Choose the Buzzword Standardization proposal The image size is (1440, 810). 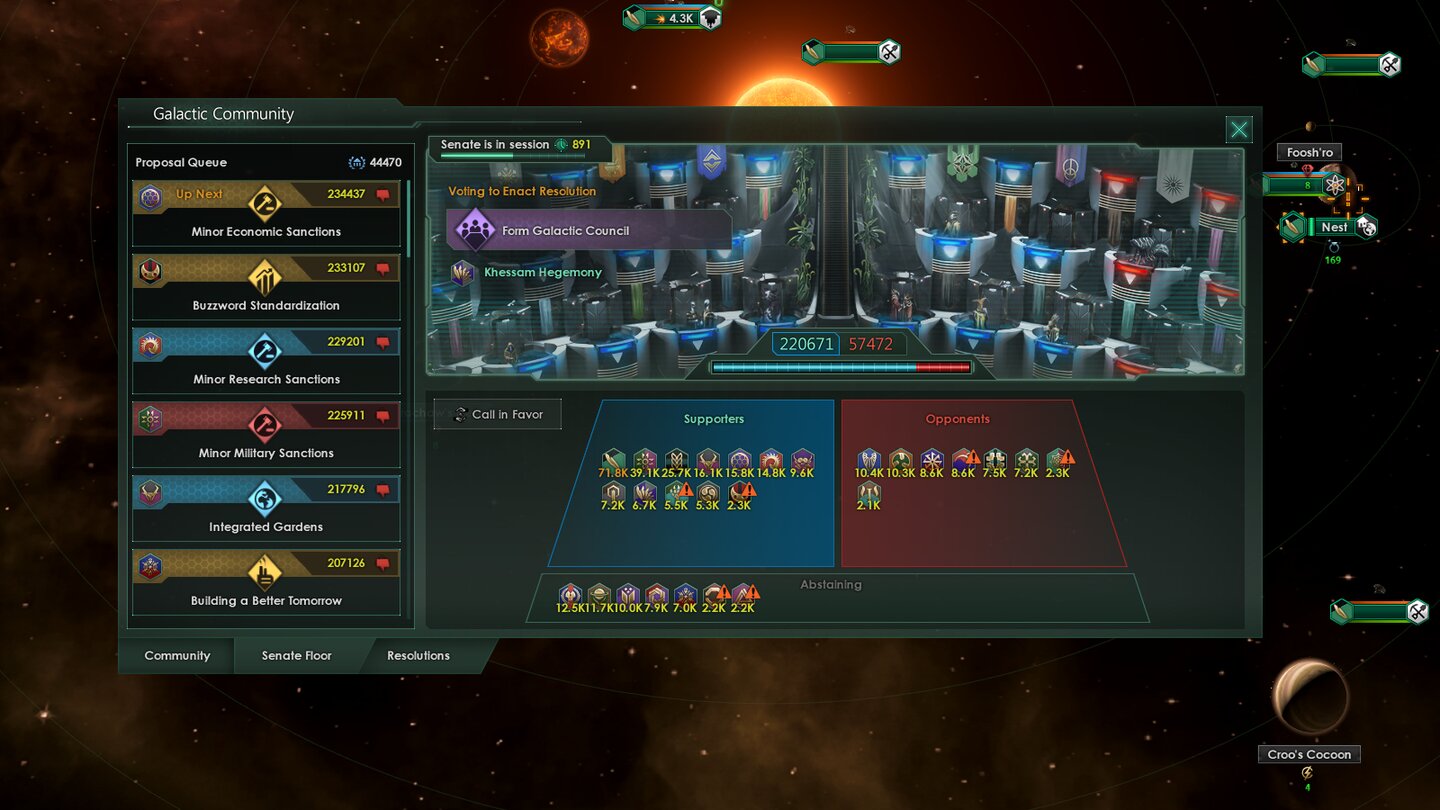(x=266, y=286)
